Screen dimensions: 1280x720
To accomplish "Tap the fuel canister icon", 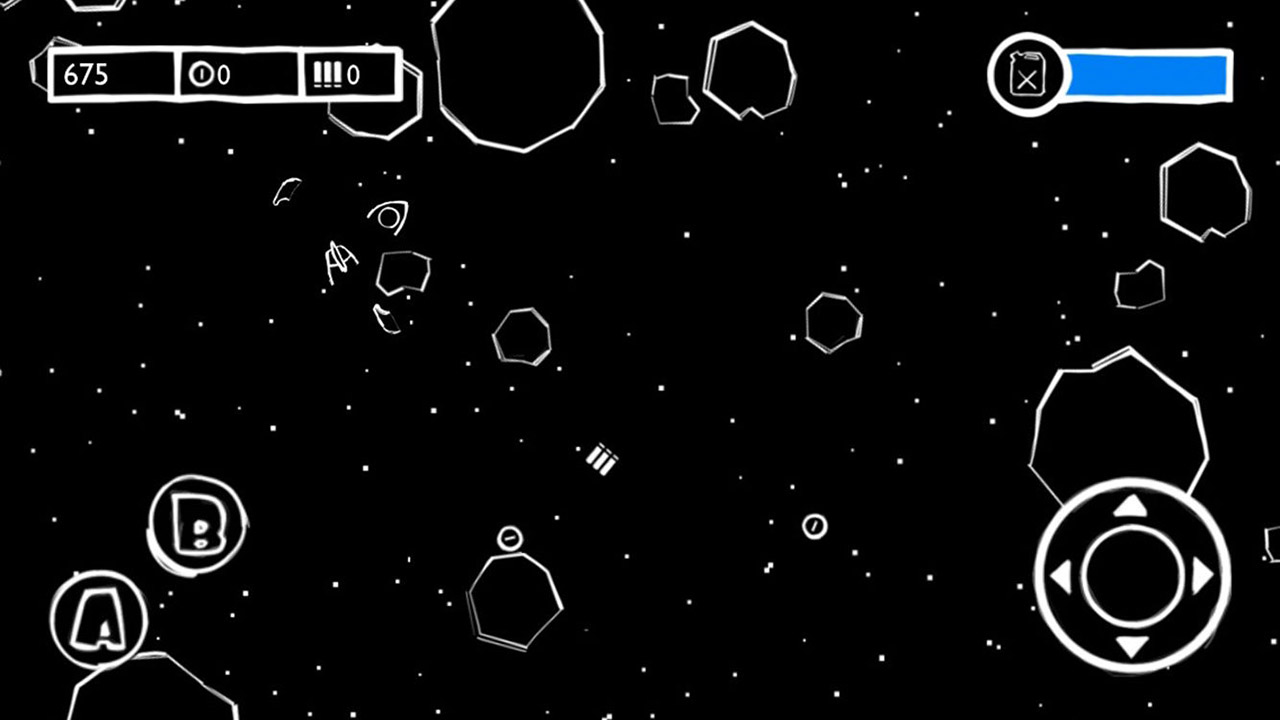I will point(1028,76).
